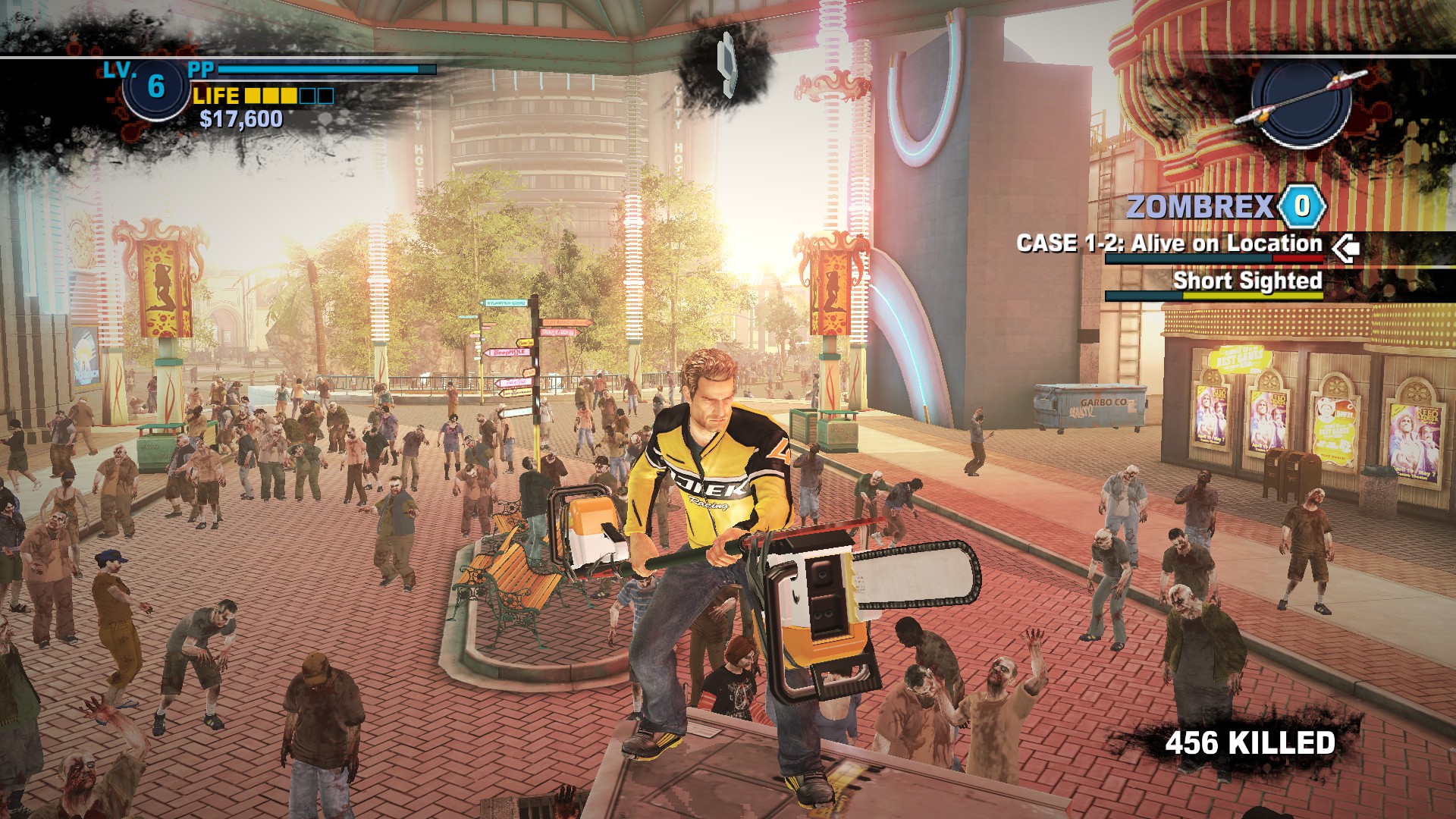
Task: Open the Case 1-2 Alive on Location objective
Action: tap(1169, 243)
